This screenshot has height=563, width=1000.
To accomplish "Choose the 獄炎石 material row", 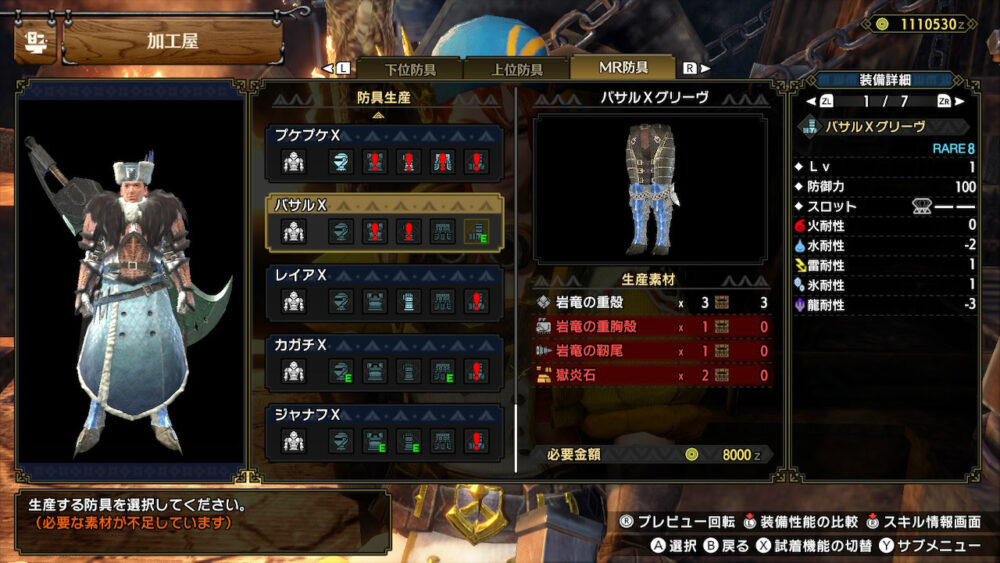I will tap(652, 375).
